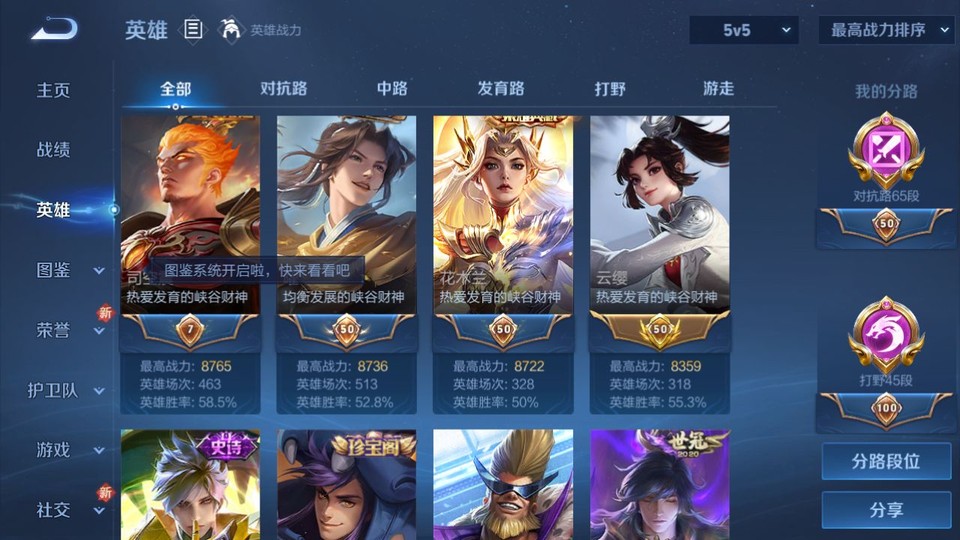Switch to the 打野 tab
960x540 pixels.
[610, 89]
